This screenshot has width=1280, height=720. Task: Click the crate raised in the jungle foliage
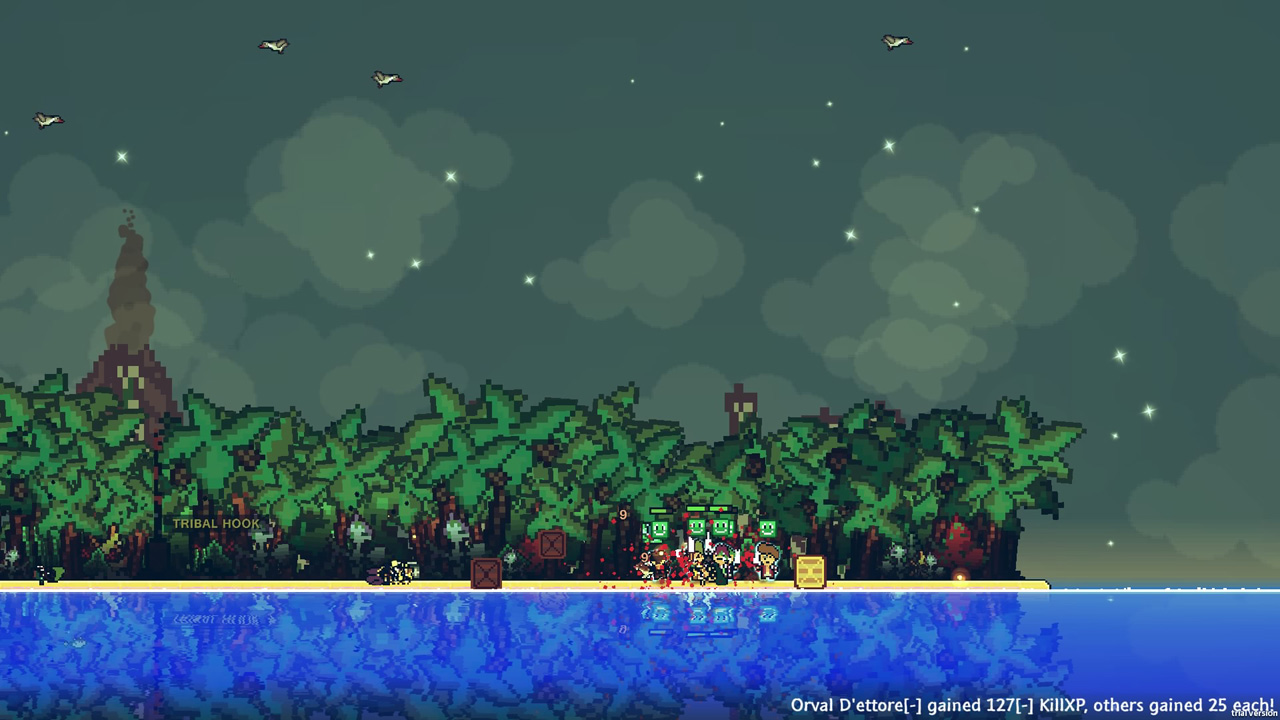[550, 544]
